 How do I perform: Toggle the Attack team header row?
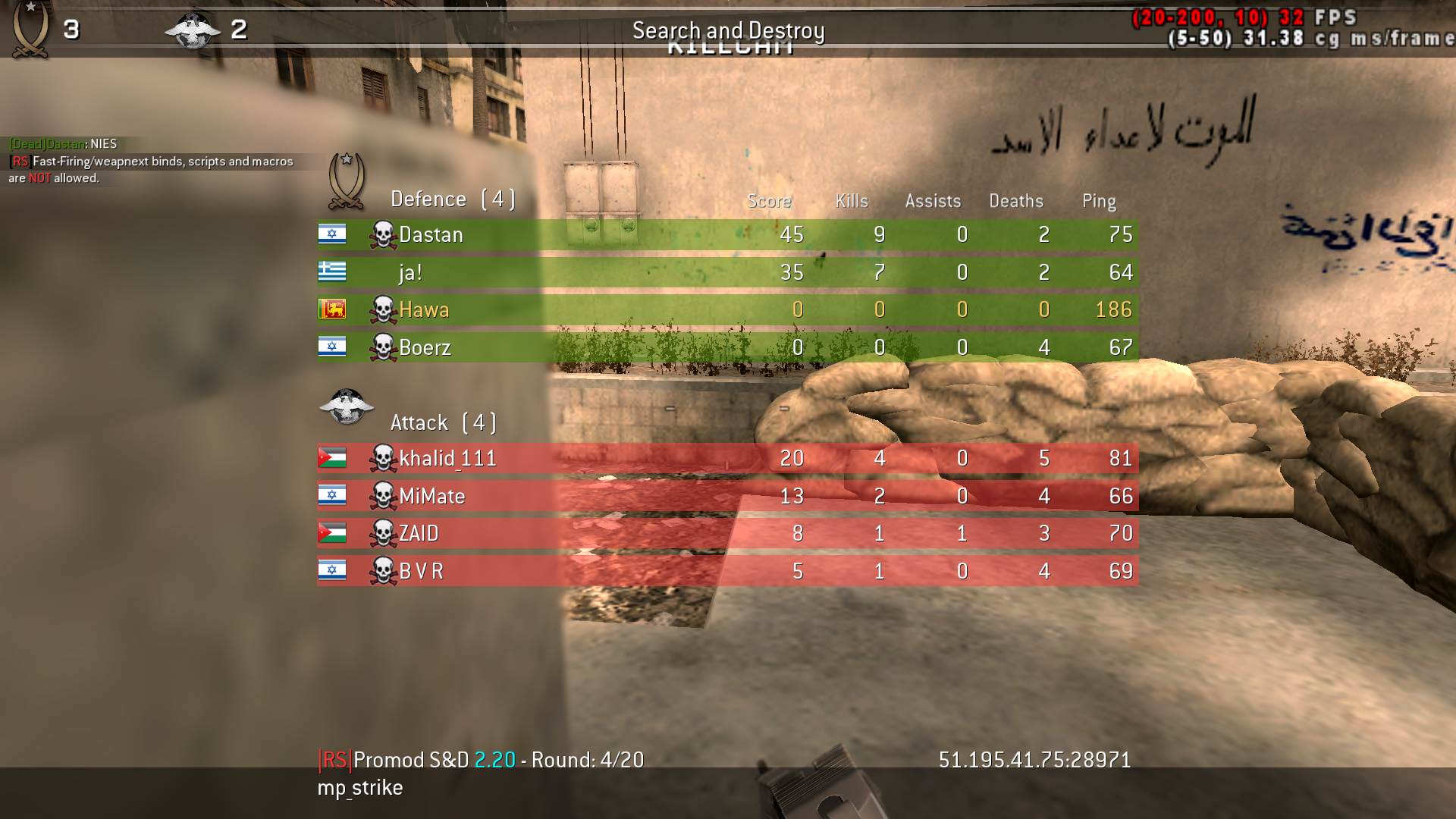(444, 422)
